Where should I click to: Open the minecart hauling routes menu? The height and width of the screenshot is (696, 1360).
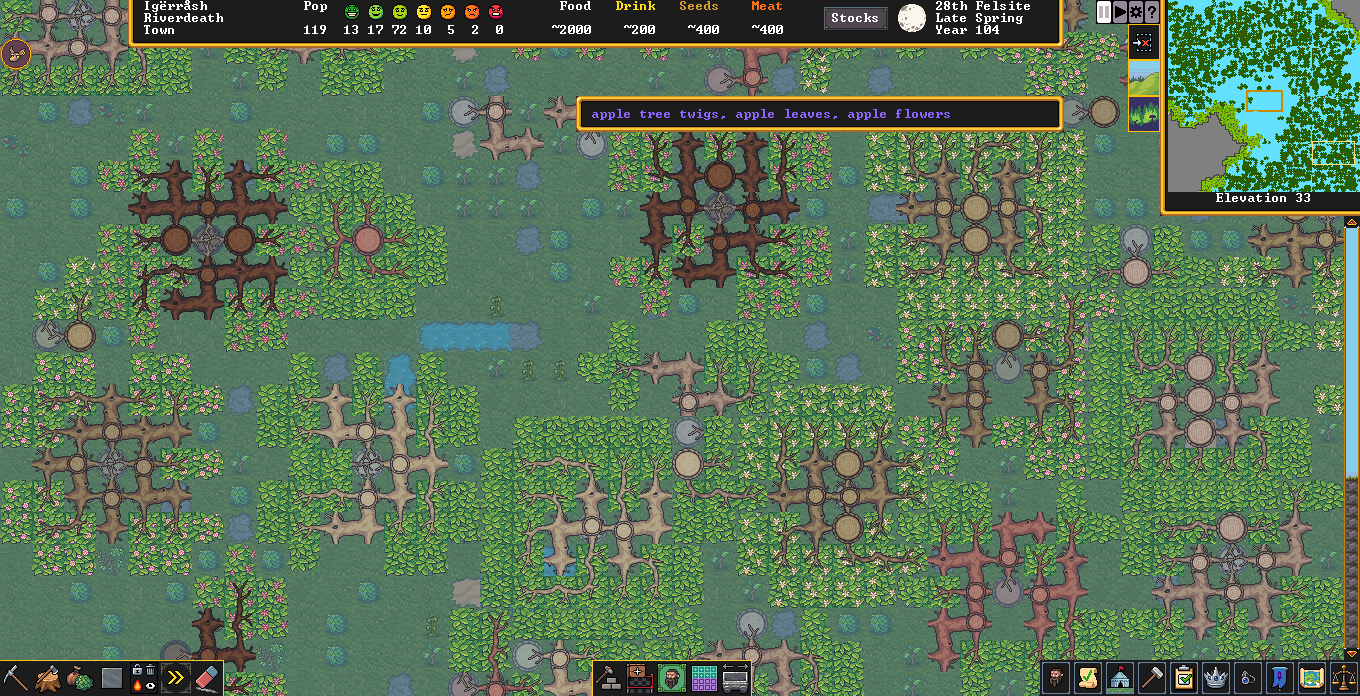tap(736, 678)
